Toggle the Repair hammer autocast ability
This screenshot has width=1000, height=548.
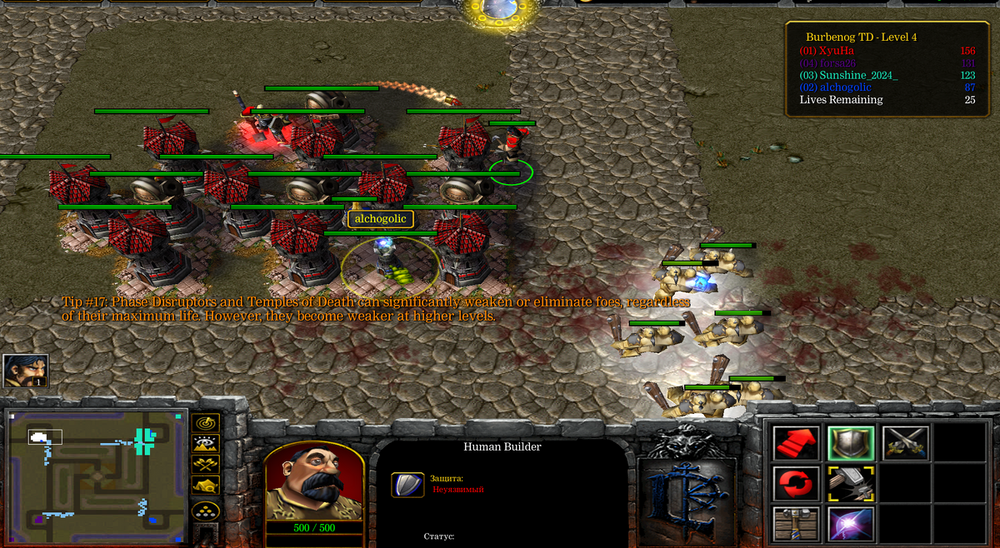(851, 484)
